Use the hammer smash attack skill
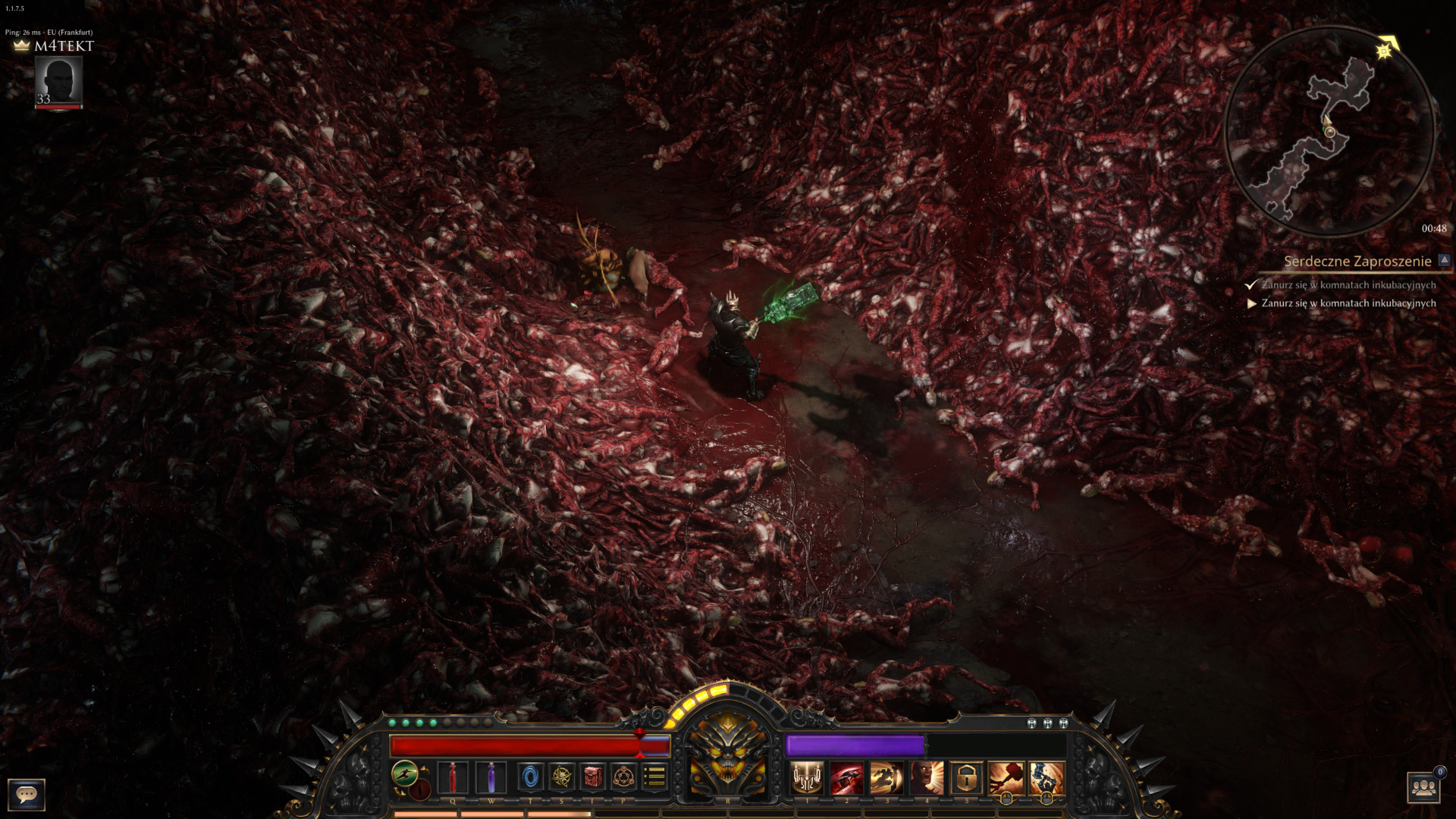This screenshot has height=819, width=1456. coord(1006,778)
